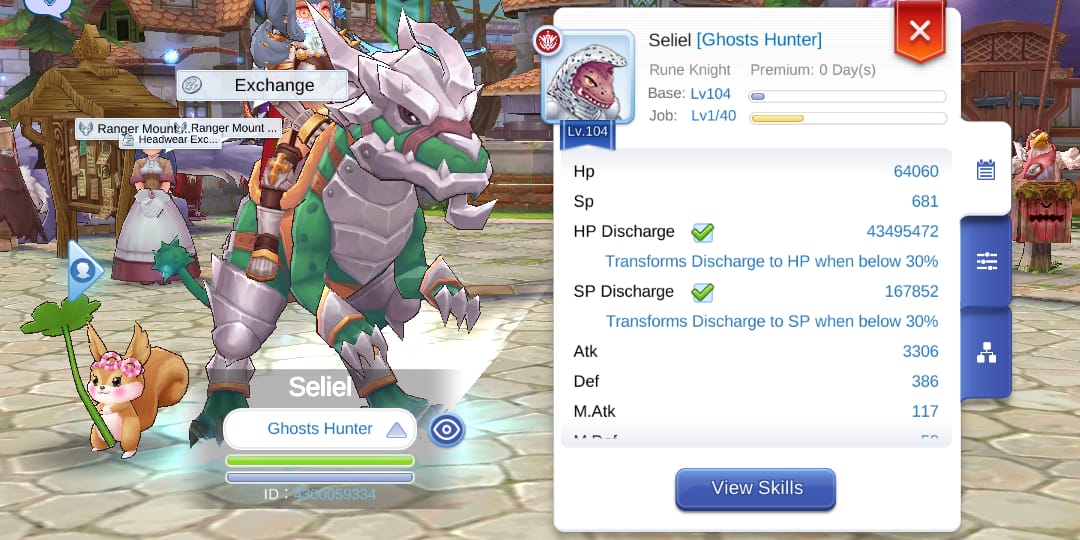Open the sliders settings tab

986,262
